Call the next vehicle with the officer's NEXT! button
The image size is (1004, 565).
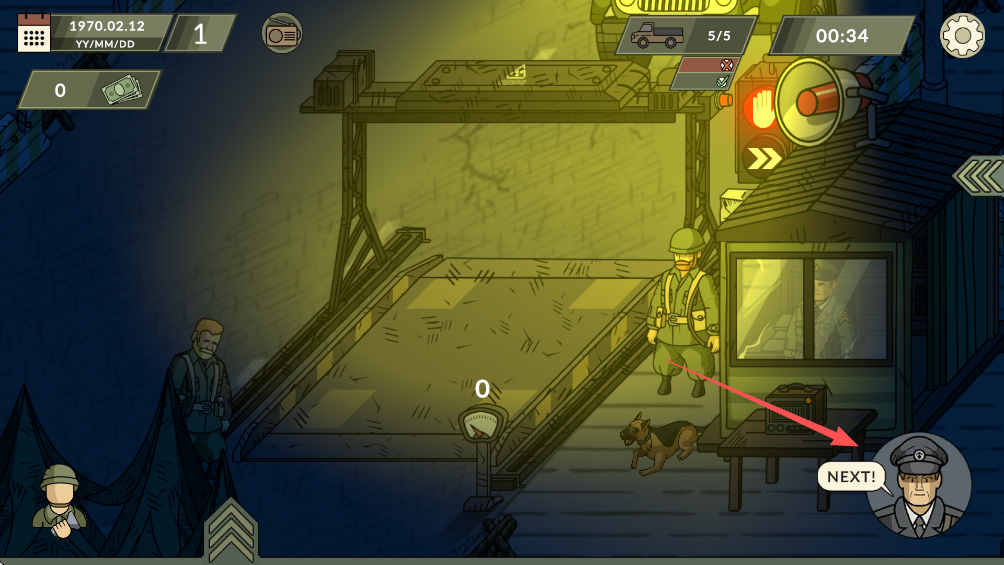919,485
